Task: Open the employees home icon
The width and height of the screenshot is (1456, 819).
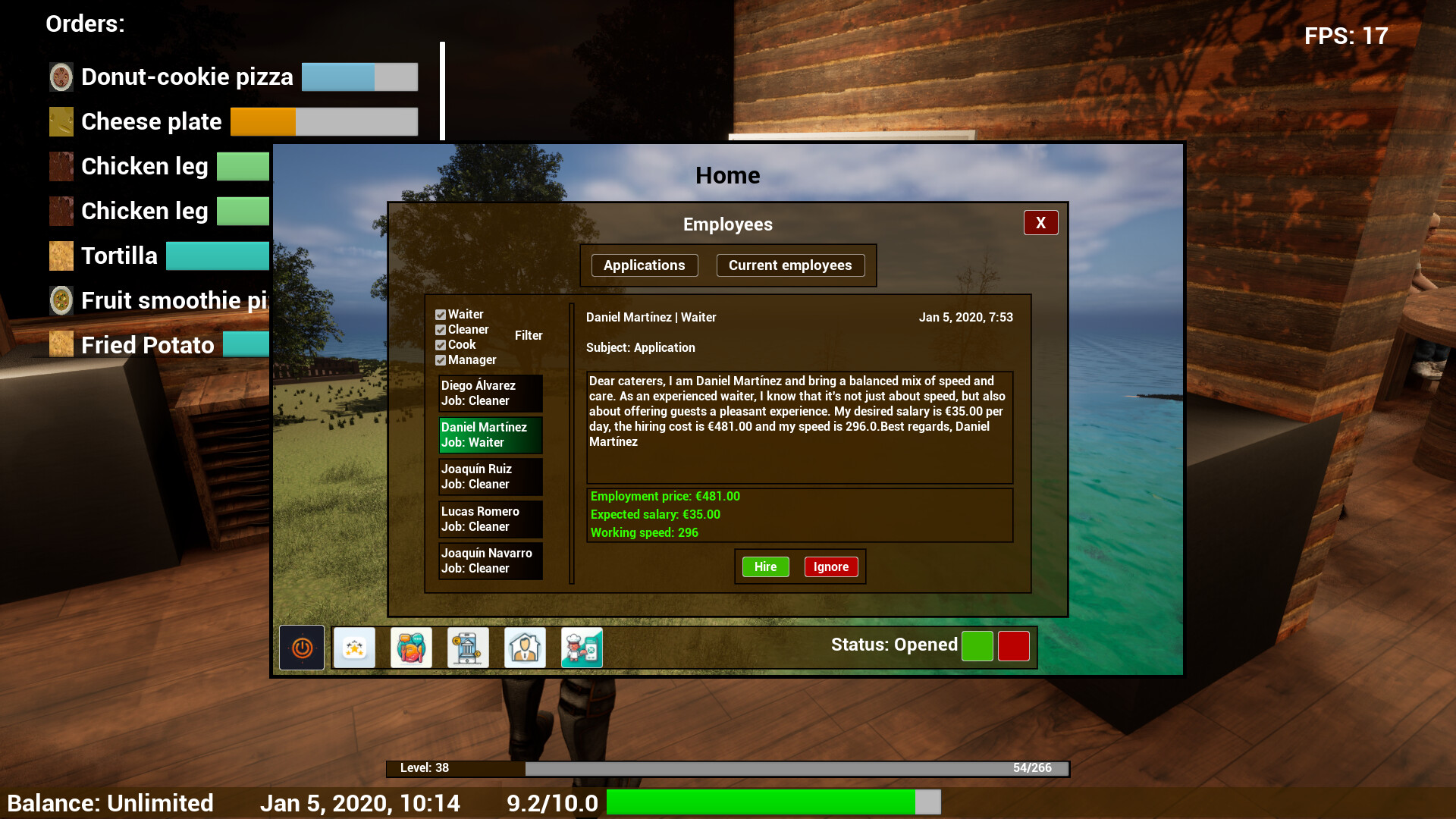Action: 525,647
